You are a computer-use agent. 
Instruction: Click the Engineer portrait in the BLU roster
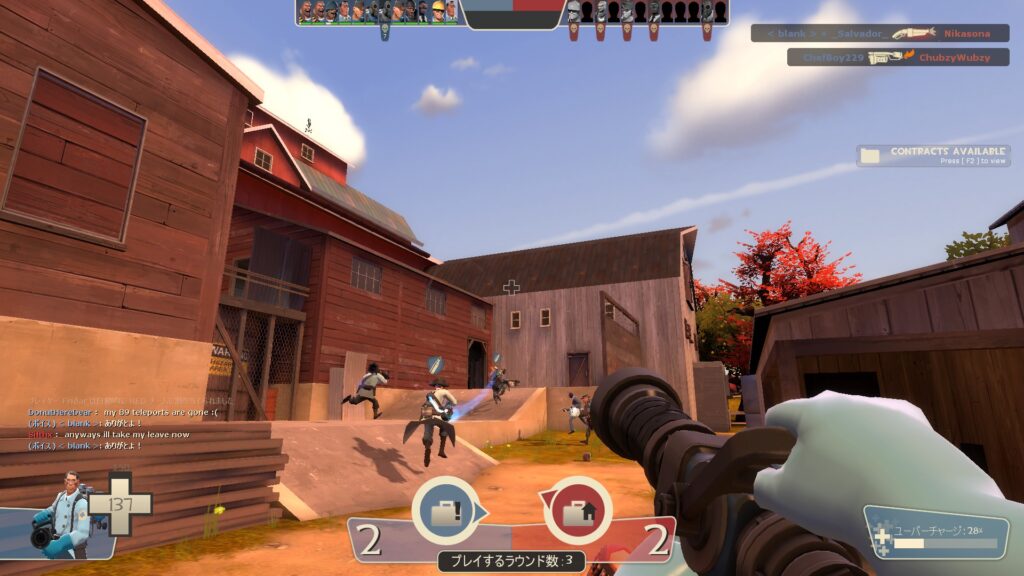tap(437, 12)
